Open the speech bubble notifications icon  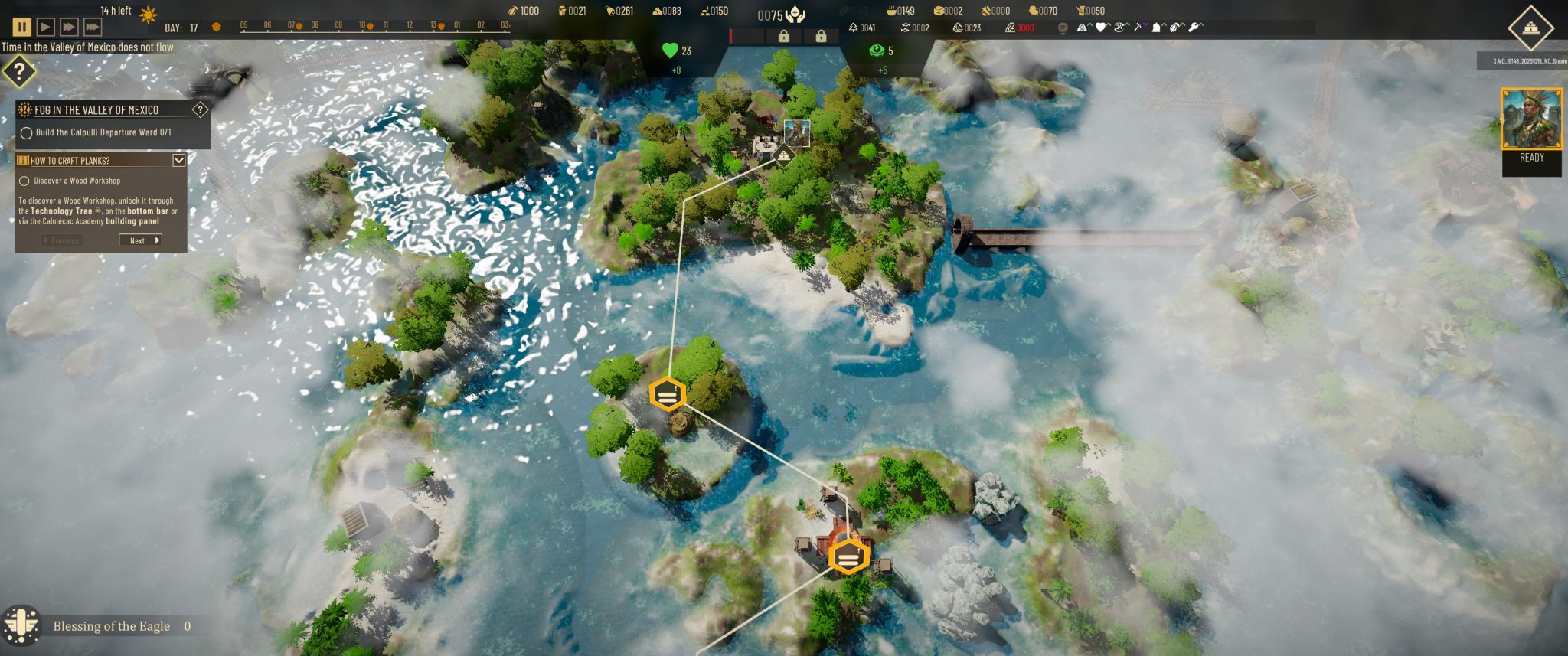[1062, 28]
